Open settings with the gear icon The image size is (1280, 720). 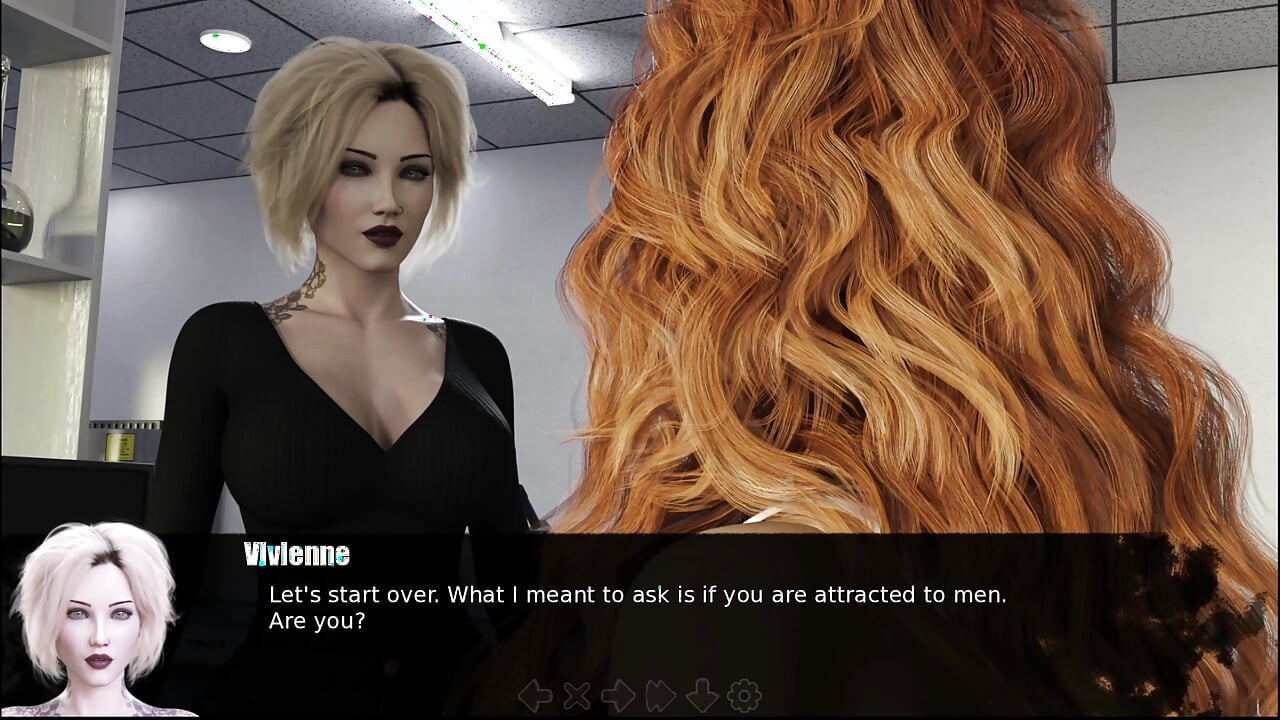[744, 696]
